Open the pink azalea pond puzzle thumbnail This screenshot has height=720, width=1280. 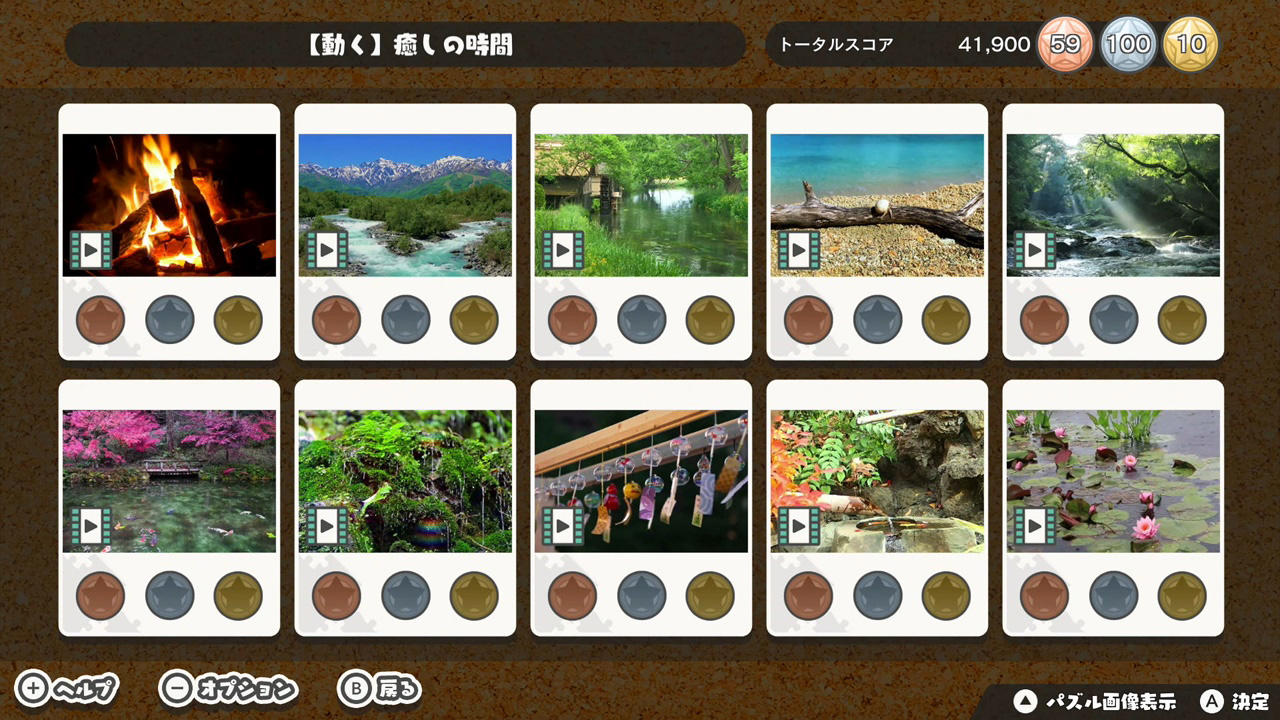click(x=169, y=479)
